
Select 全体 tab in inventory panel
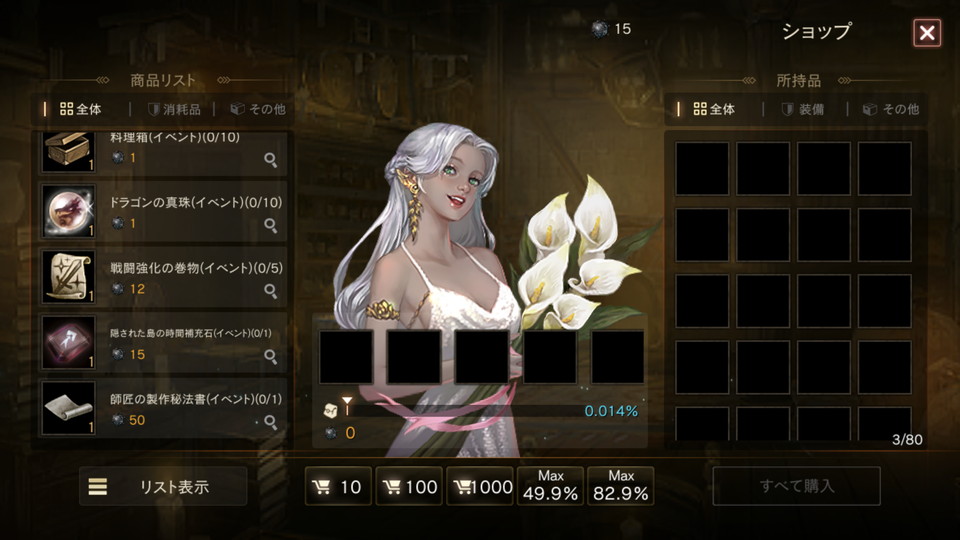[x=714, y=109]
